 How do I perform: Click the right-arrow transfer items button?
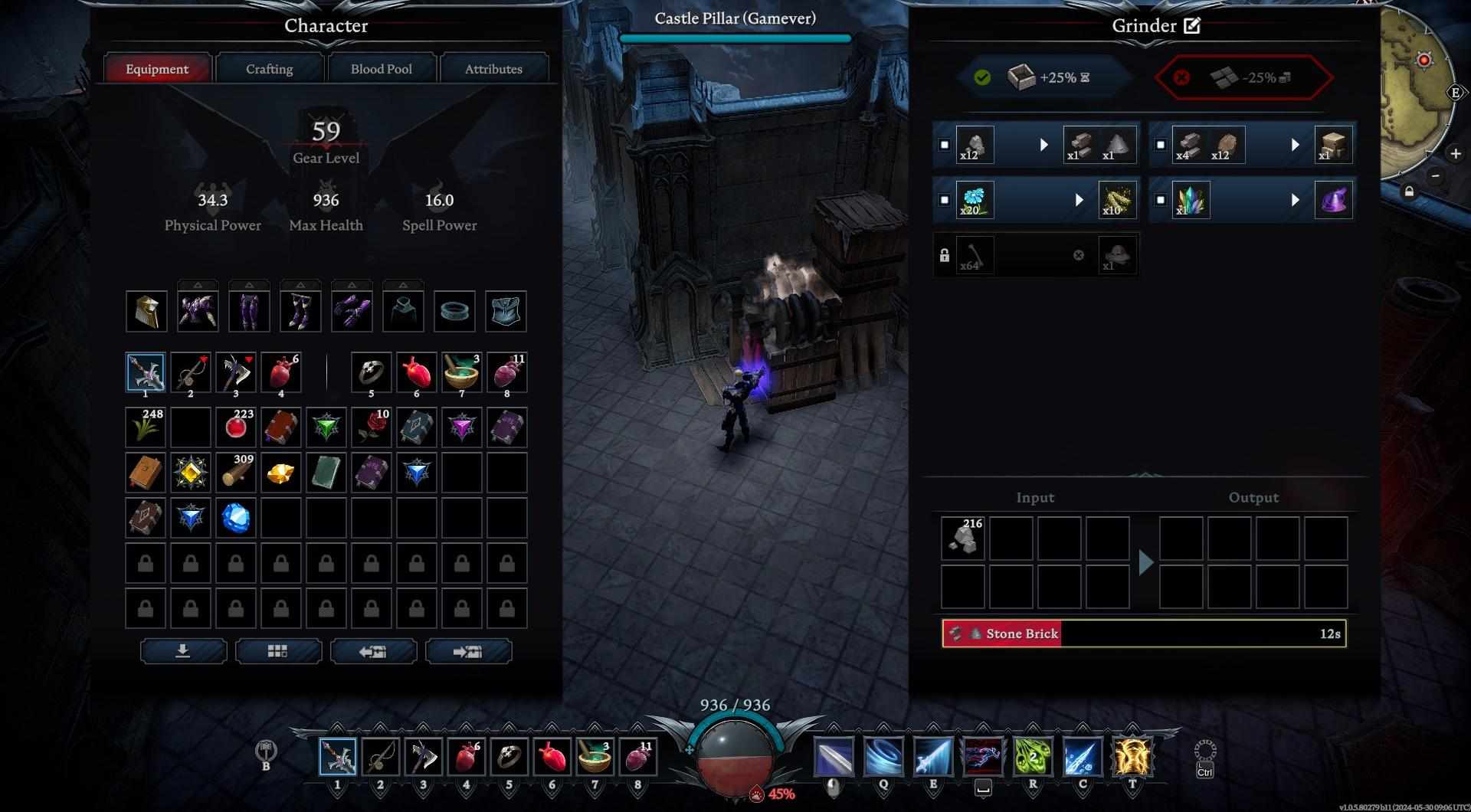468,651
